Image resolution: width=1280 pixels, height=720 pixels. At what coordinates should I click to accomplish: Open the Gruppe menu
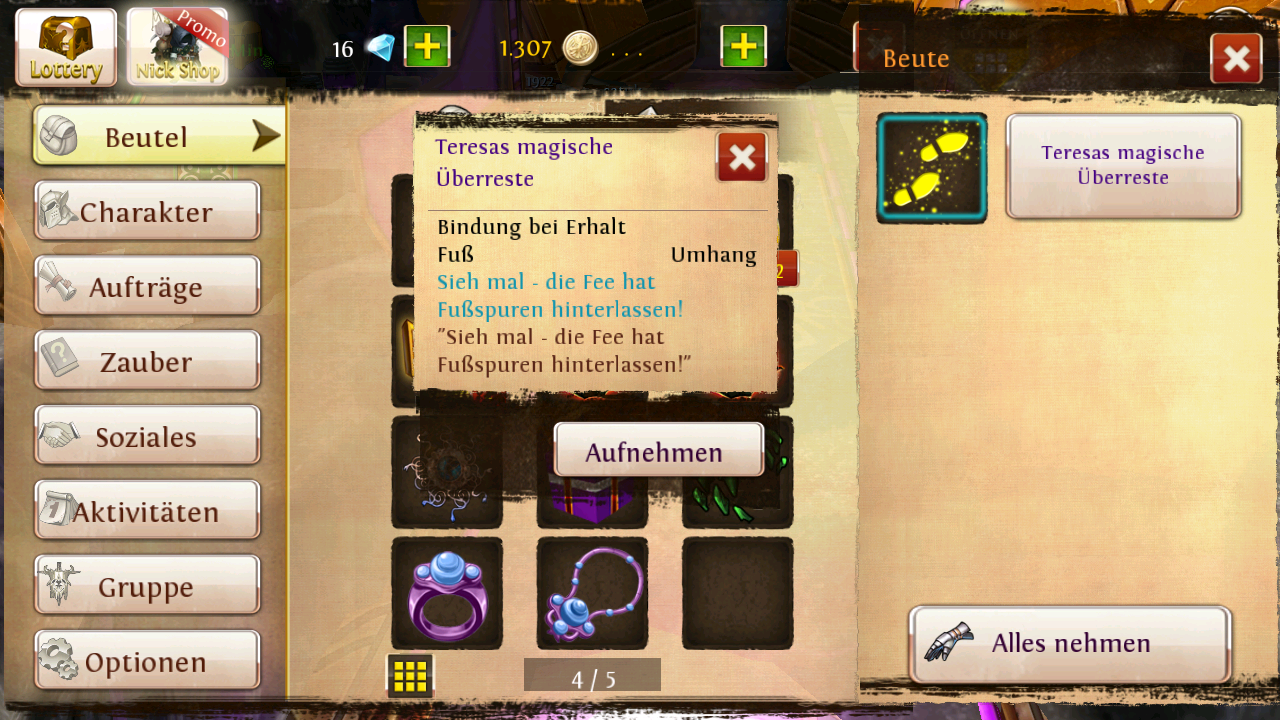coord(147,586)
